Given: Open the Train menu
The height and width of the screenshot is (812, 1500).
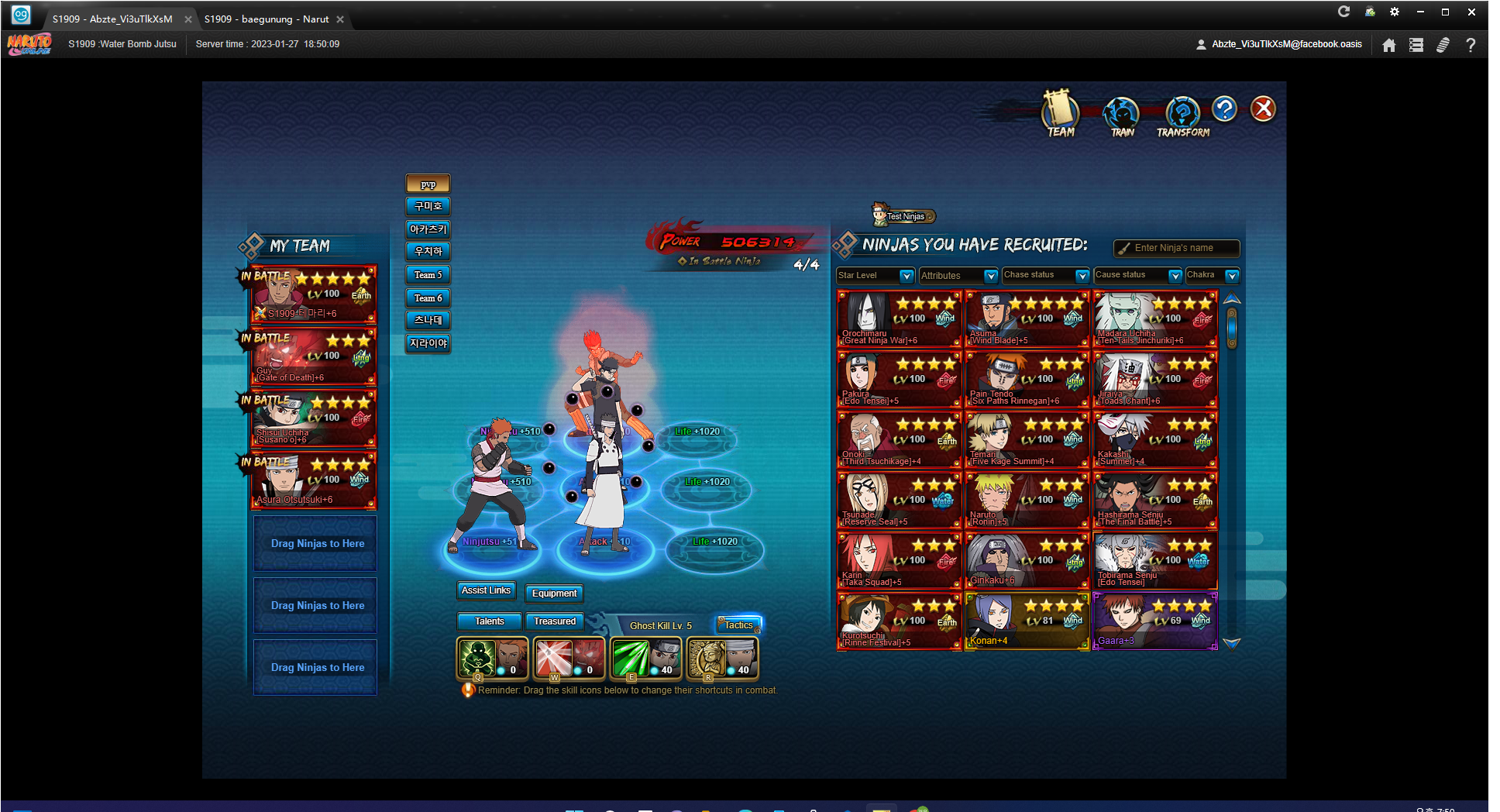Looking at the screenshot, I should point(1121,116).
